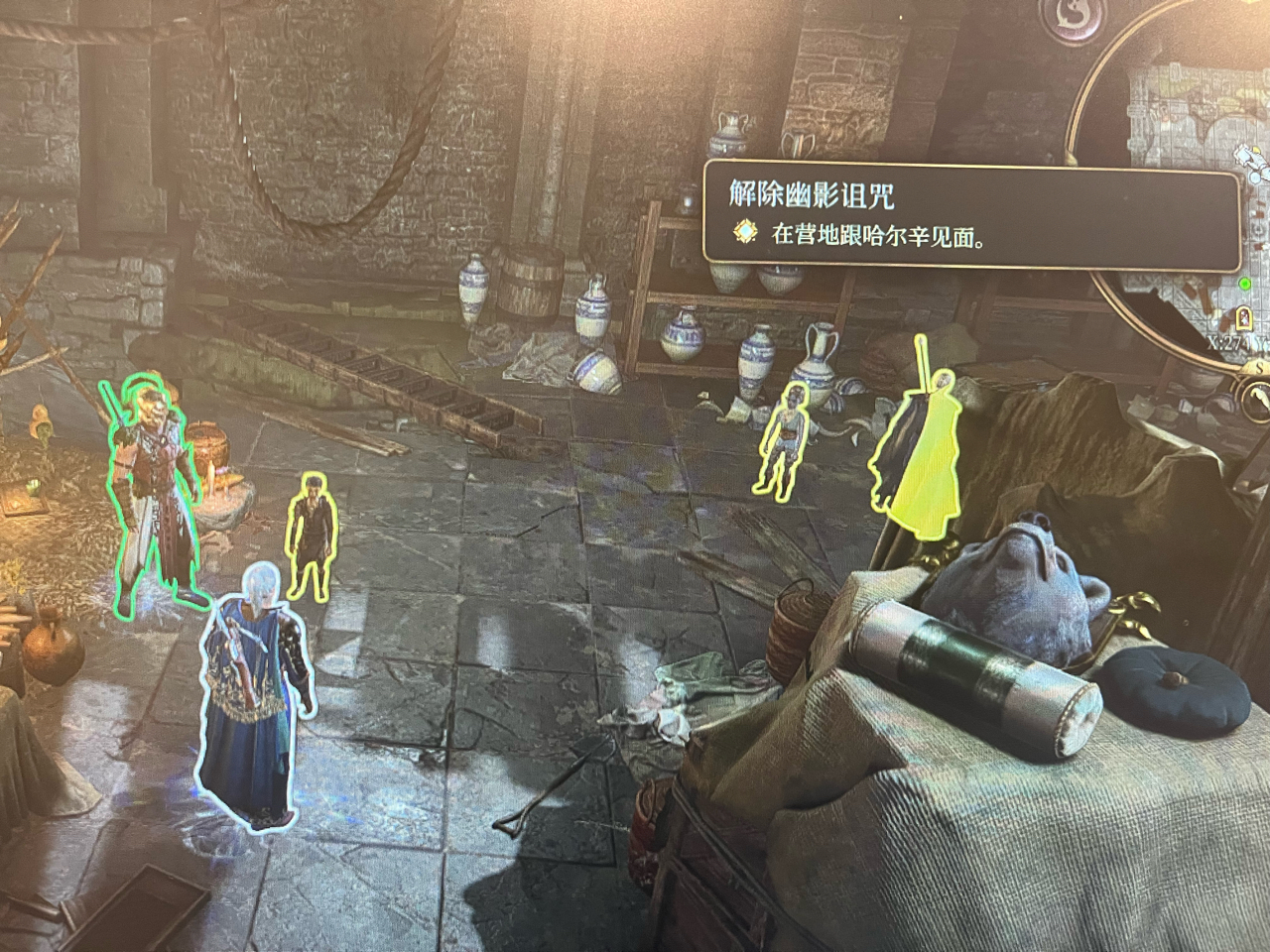Click the "S" compass marker below the minimap

click(x=1258, y=368)
